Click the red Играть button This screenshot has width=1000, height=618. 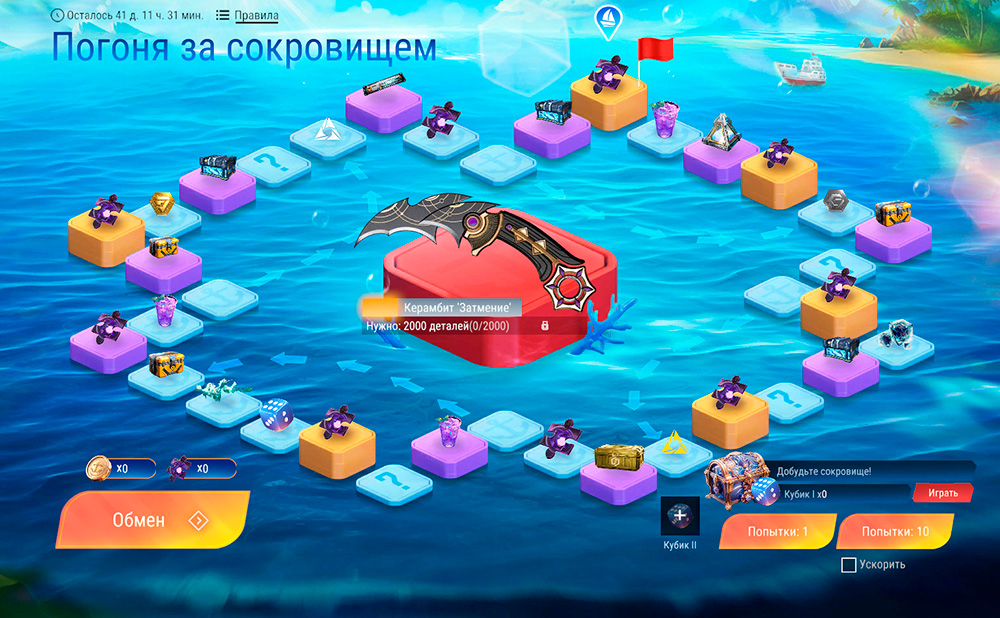tap(941, 492)
